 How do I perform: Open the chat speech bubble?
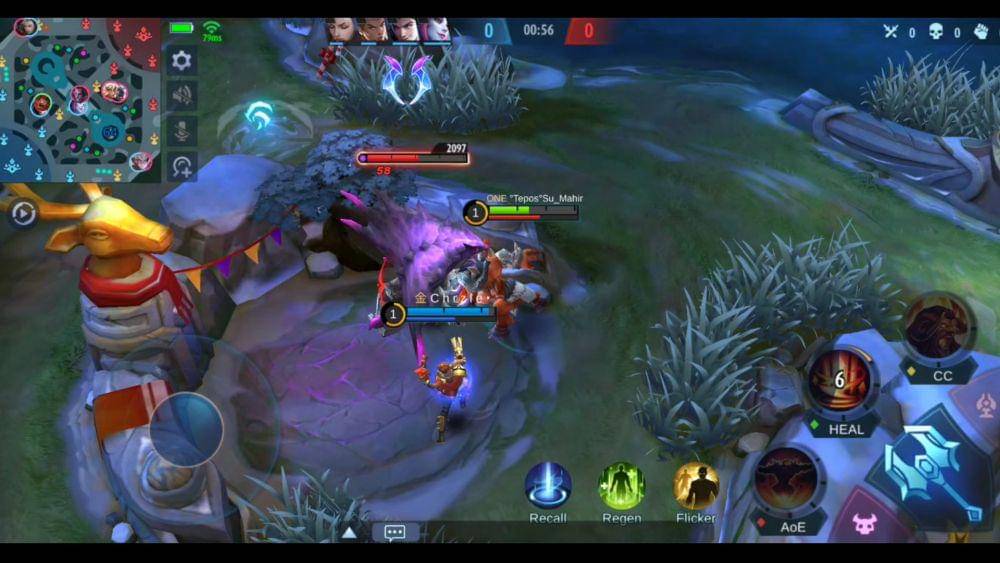(x=395, y=532)
